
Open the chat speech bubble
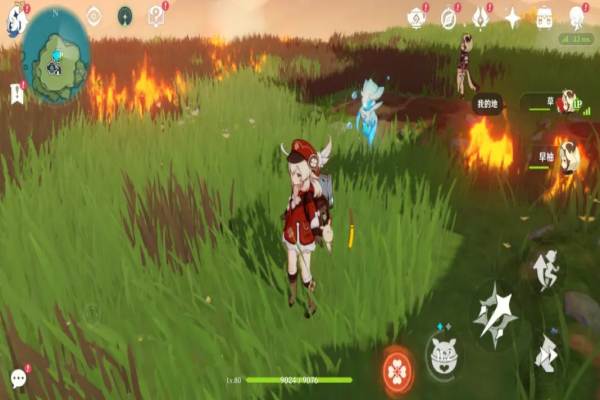(x=19, y=378)
